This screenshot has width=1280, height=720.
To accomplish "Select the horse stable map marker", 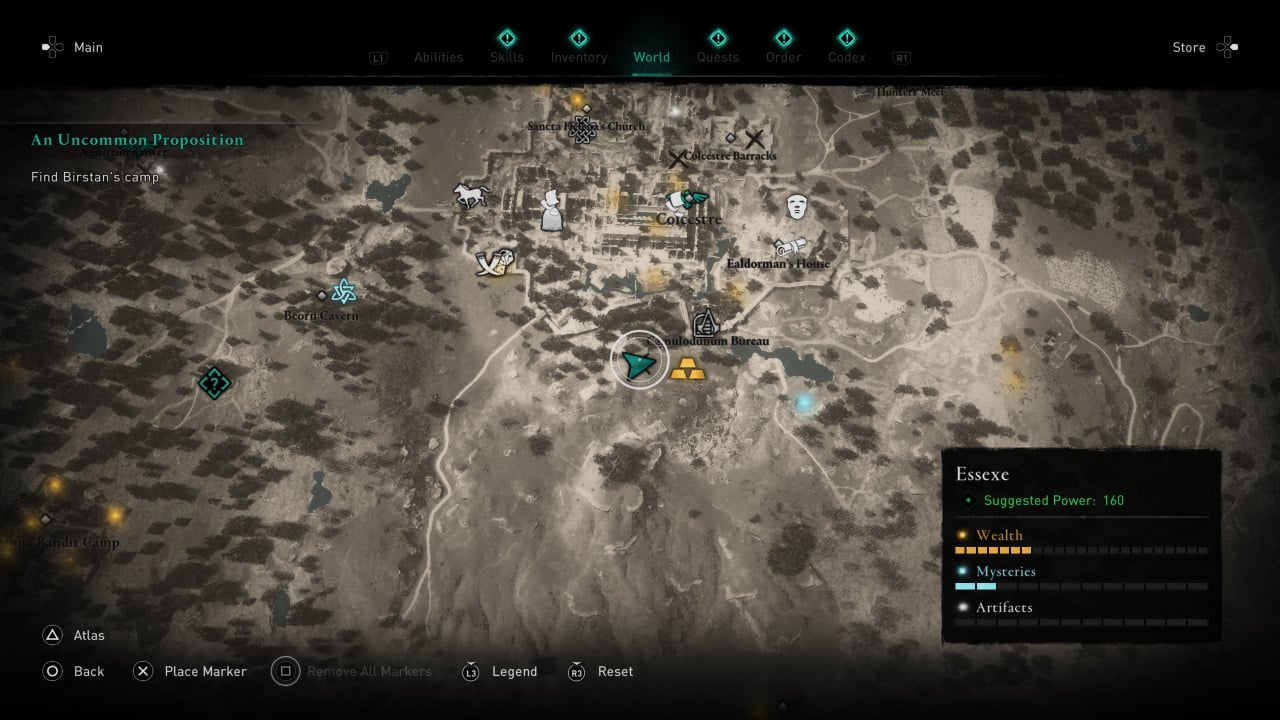I will pos(470,195).
